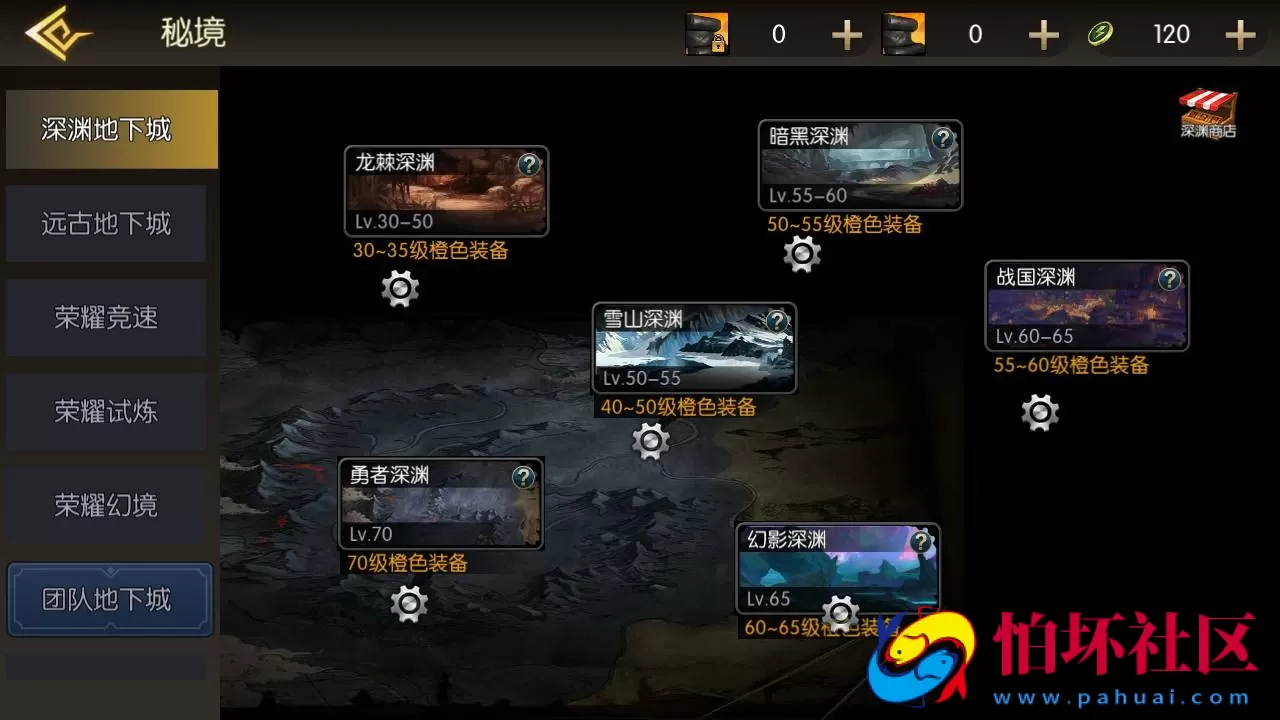The image size is (1280, 720).
Task: Click plus button beside the 120 currency
Action: [x=1241, y=34]
